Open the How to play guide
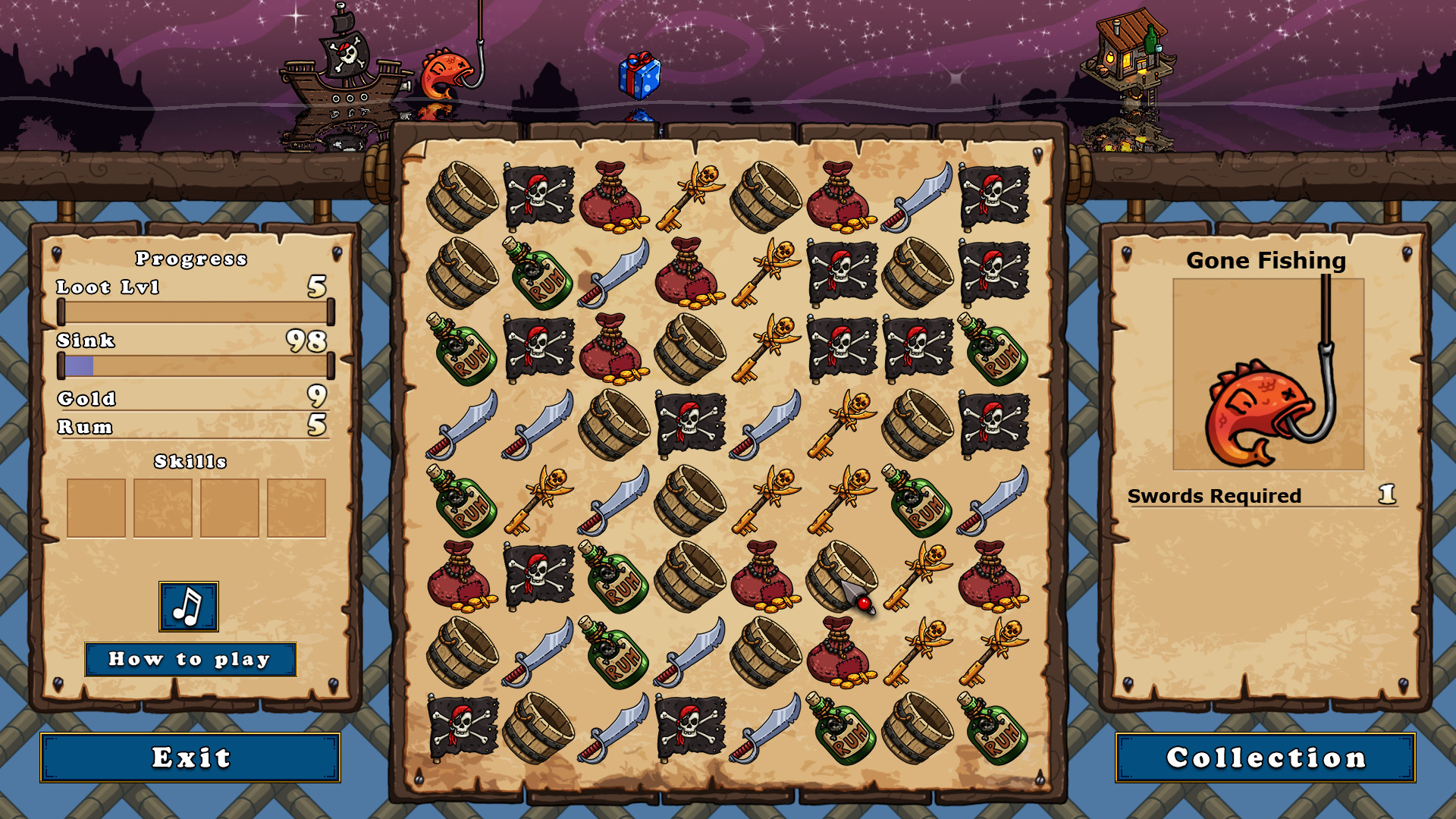Screen dimensions: 1456x819 (190, 659)
